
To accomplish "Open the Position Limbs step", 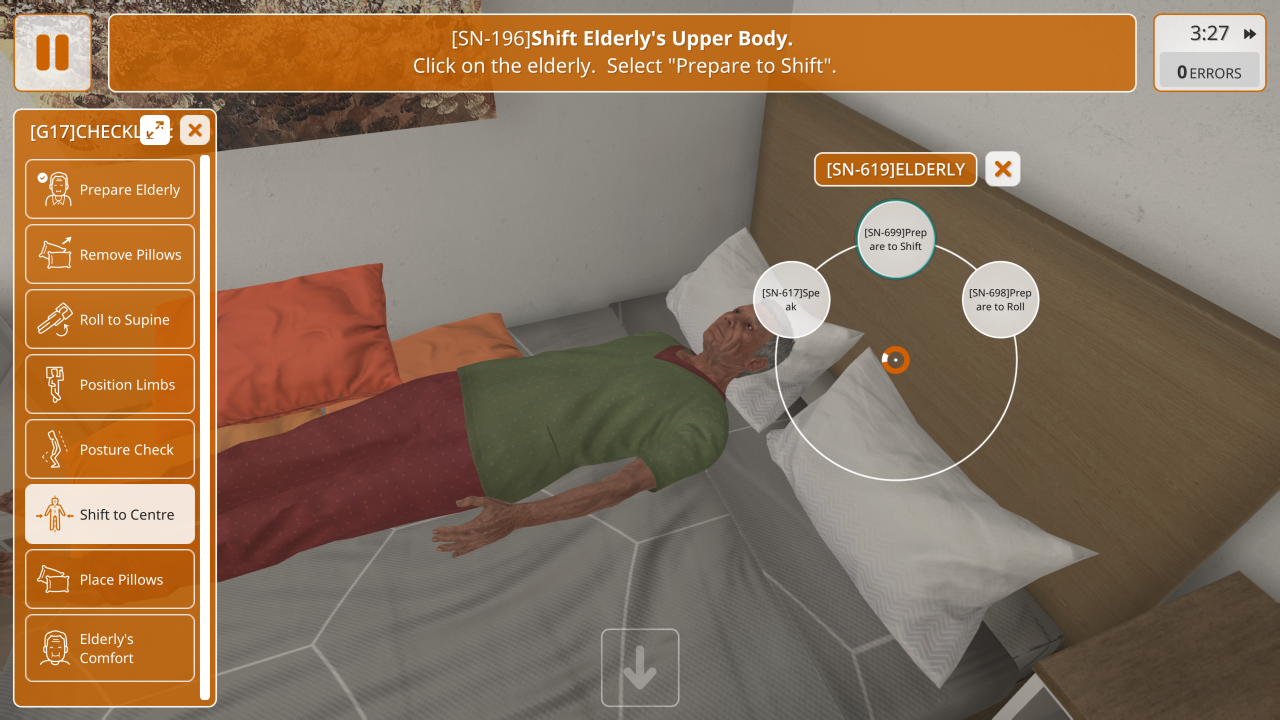I will (110, 384).
